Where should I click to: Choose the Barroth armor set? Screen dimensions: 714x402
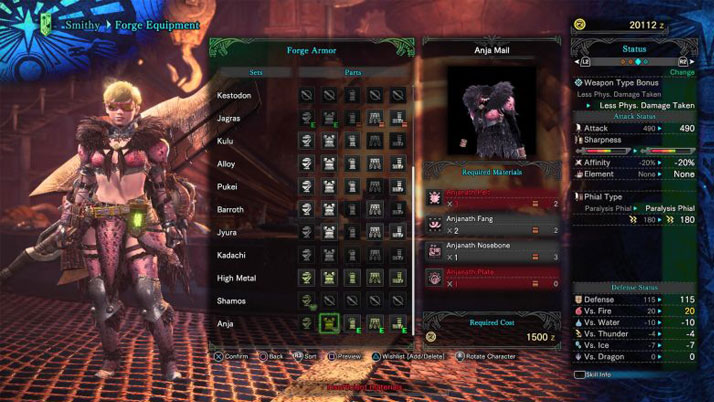231,210
